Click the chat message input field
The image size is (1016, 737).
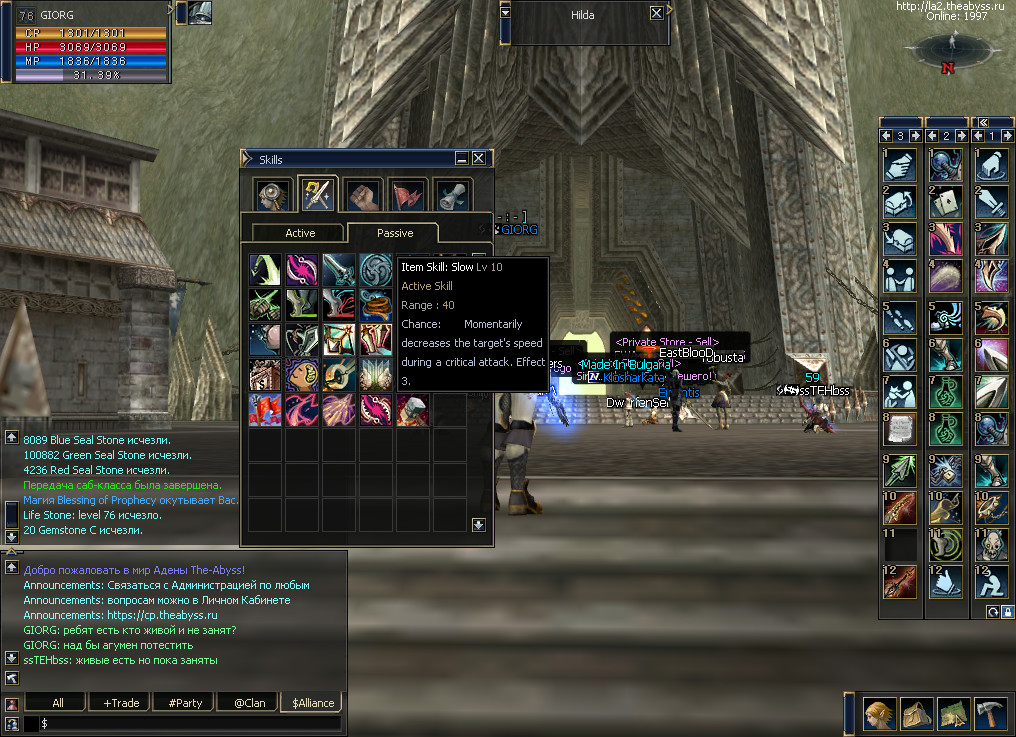pos(190,722)
